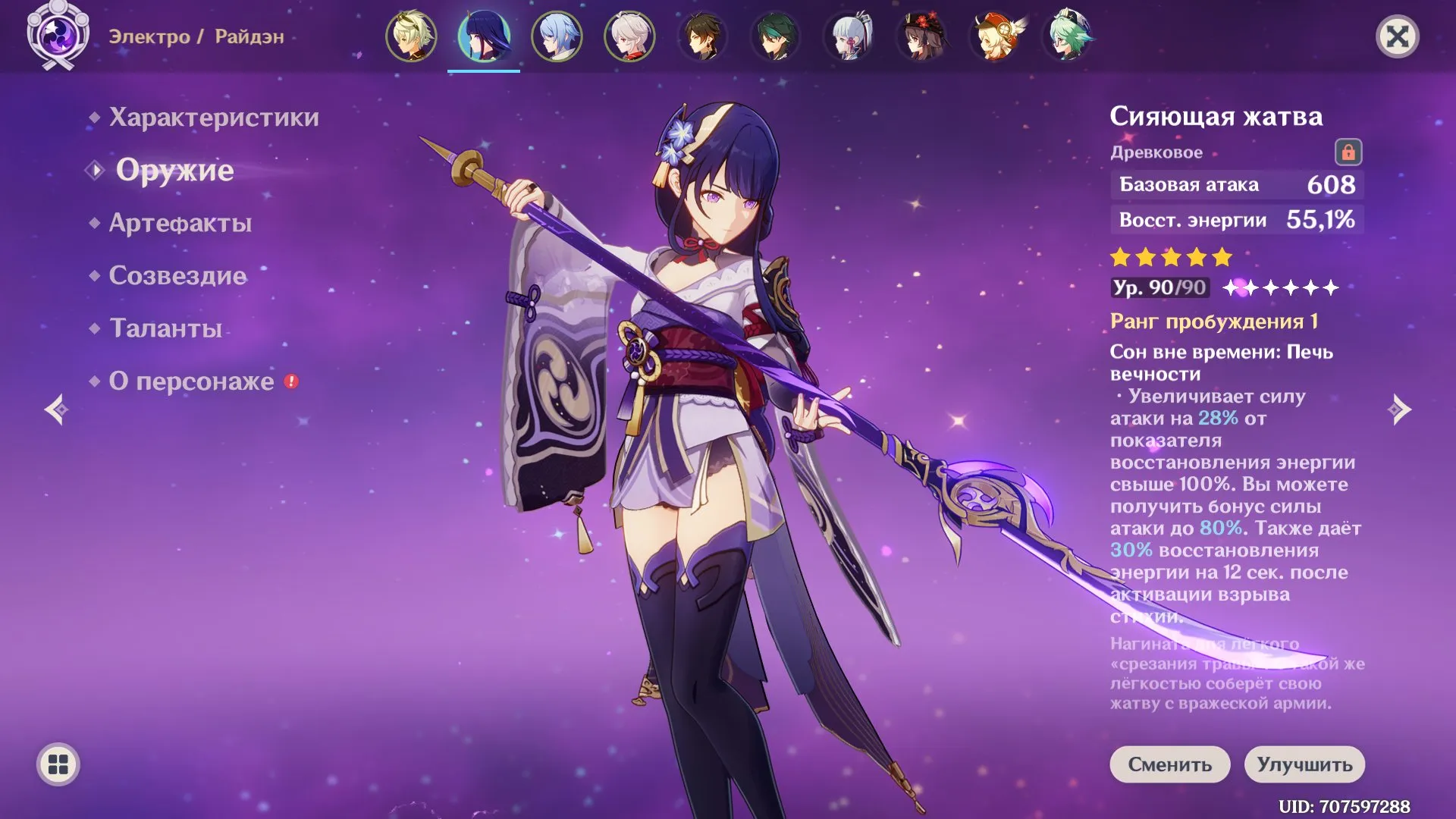
Task: Select Raiden Shogun's character portrait icon
Action: pos(485,36)
